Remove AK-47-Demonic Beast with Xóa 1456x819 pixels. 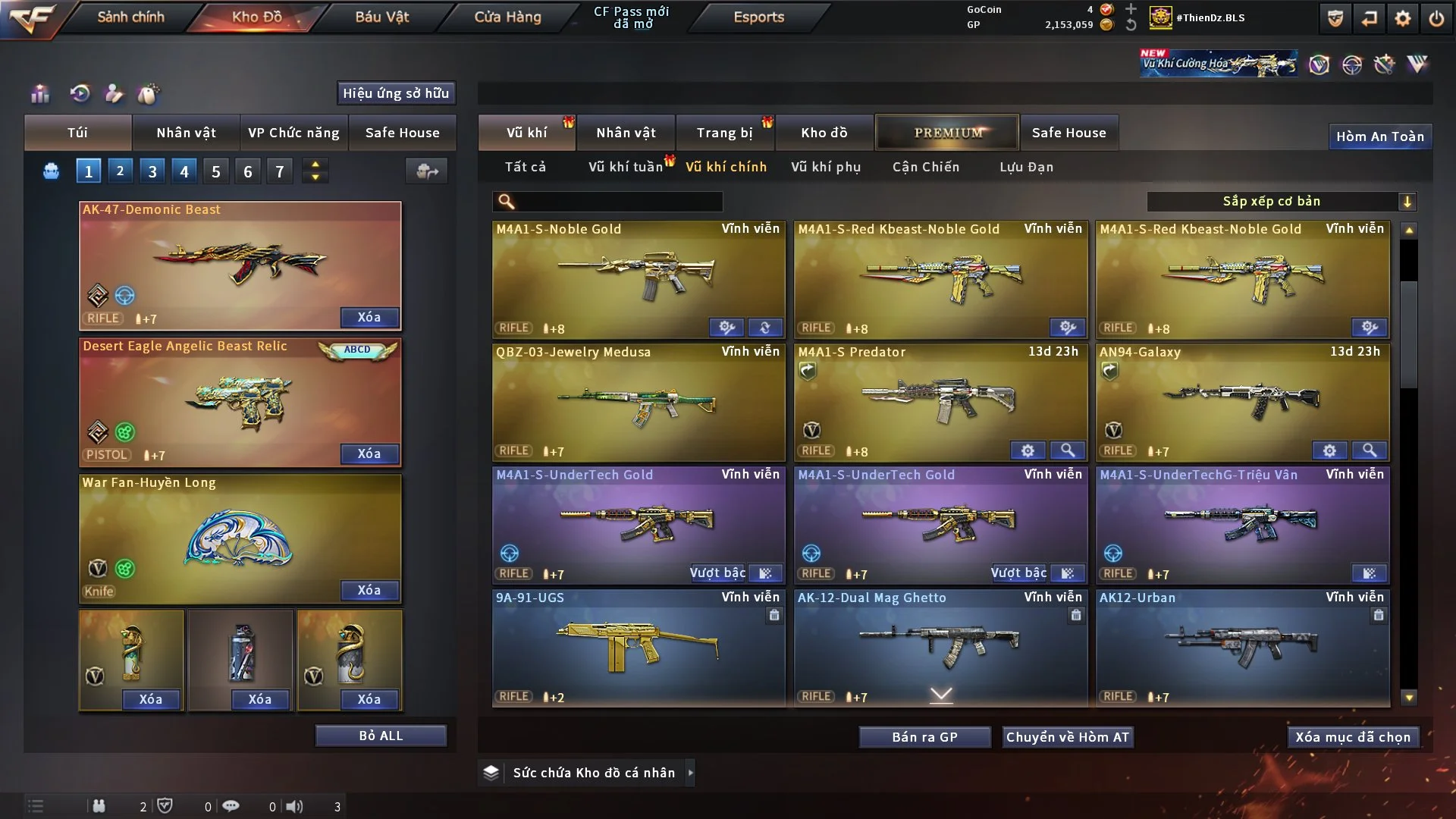[x=369, y=317]
